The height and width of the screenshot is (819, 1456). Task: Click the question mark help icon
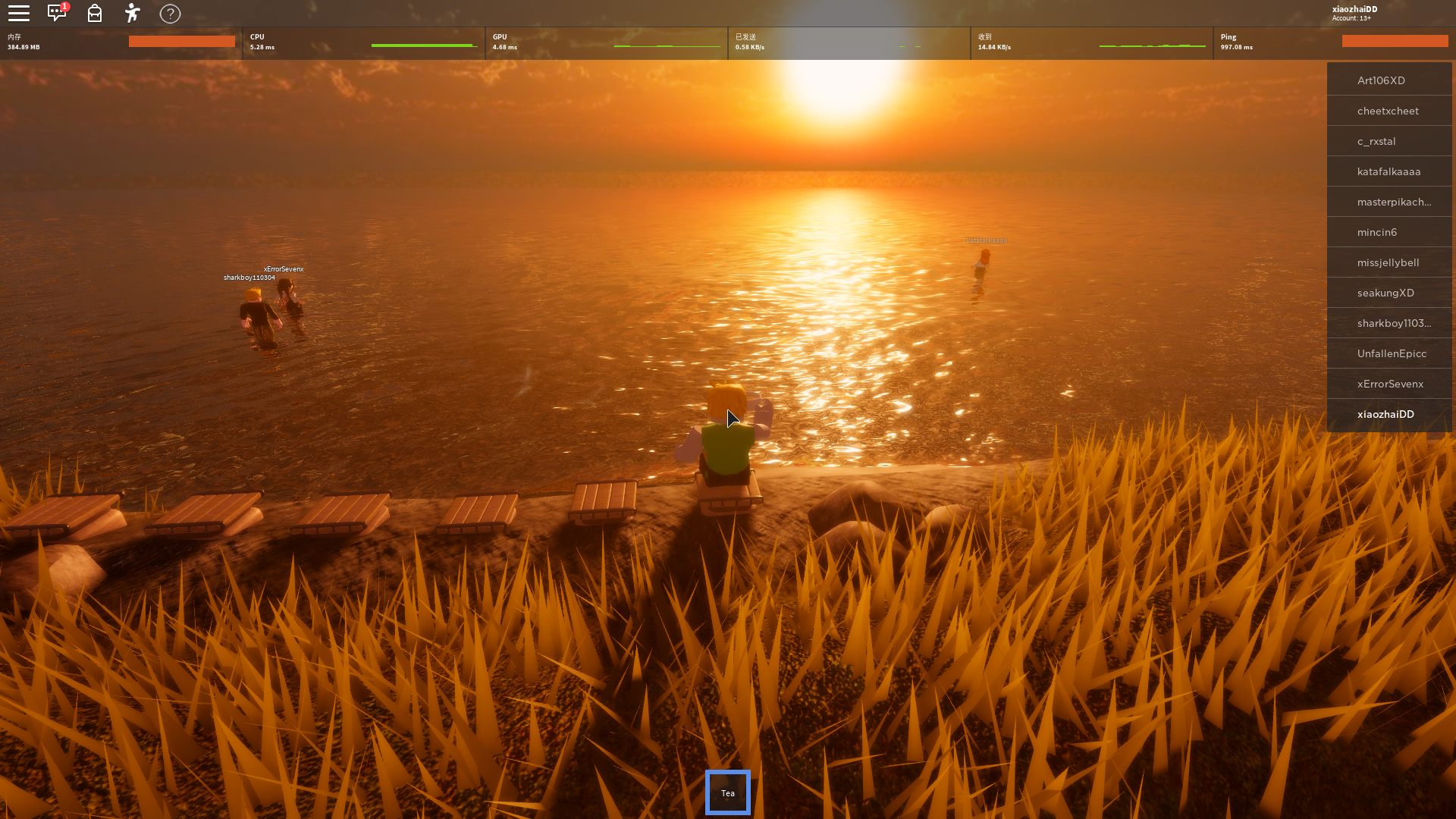171,14
